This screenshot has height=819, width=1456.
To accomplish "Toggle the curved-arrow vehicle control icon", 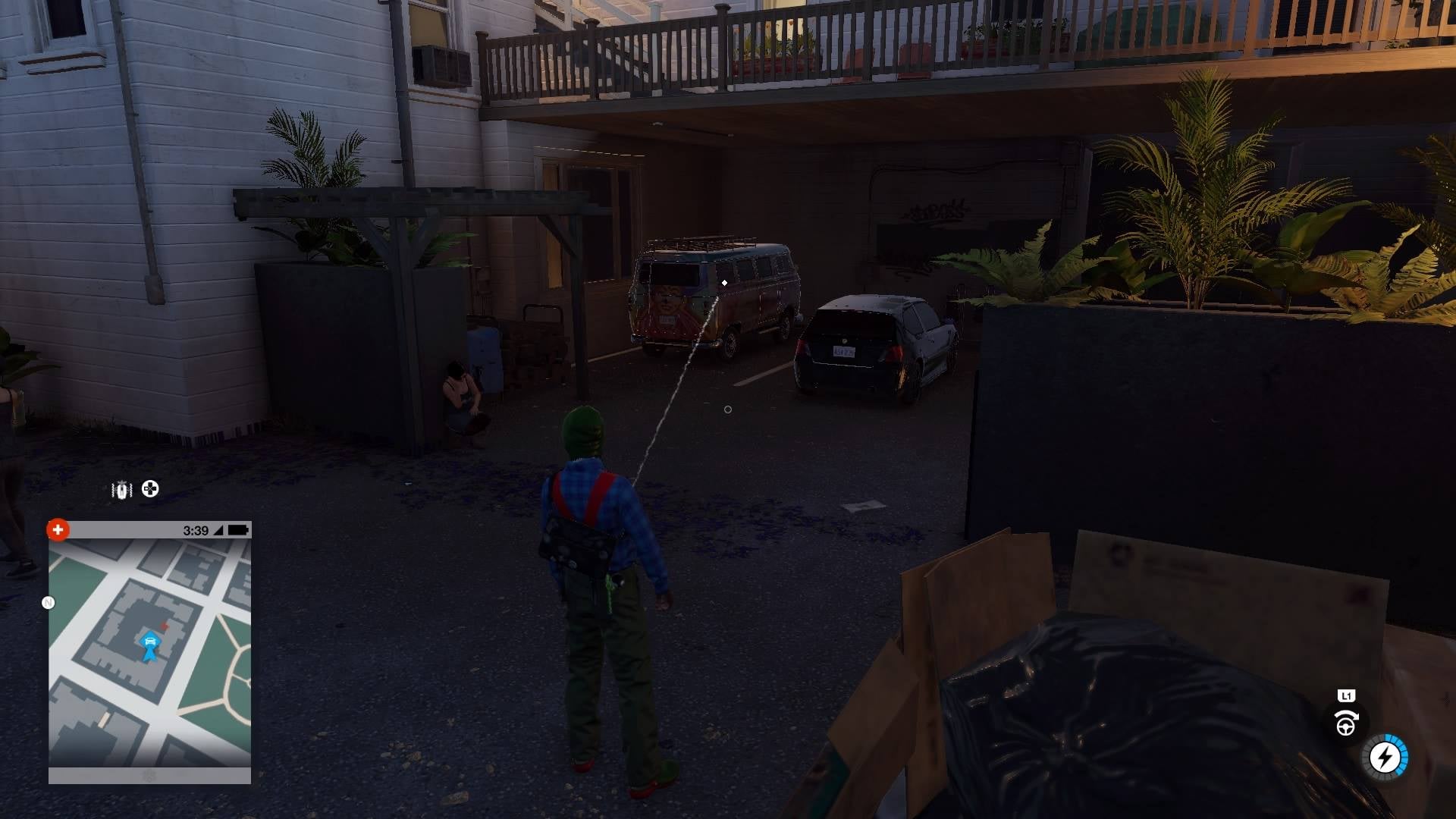I will point(1347,716).
